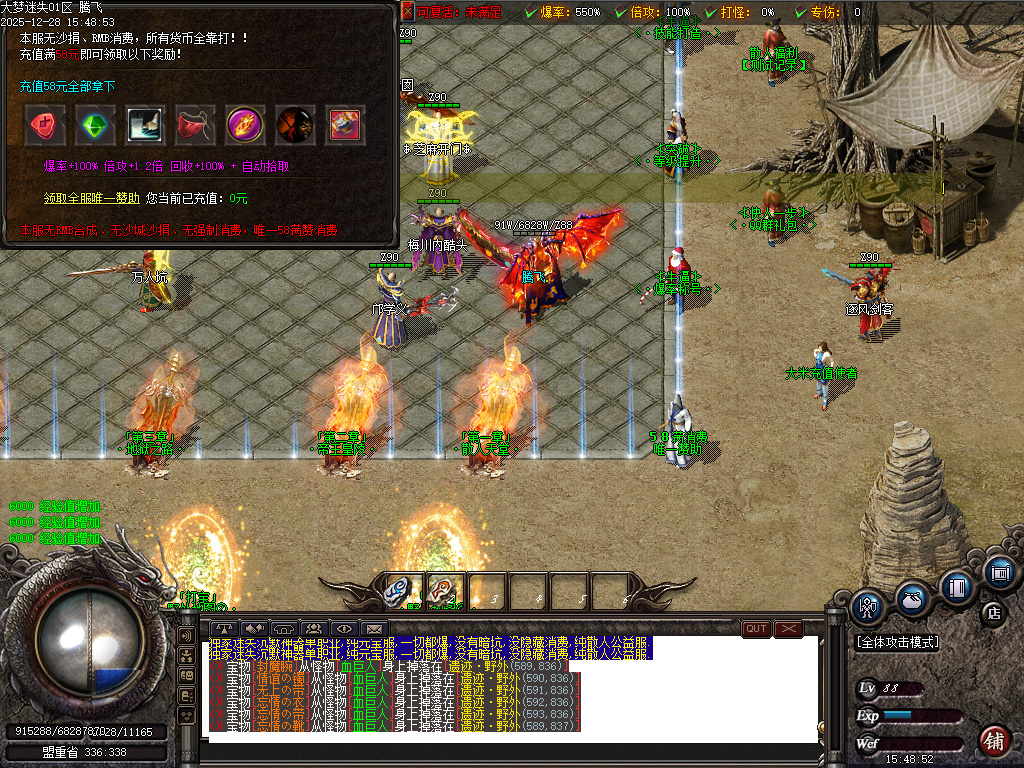Click the OUT button above chat

coord(756,628)
